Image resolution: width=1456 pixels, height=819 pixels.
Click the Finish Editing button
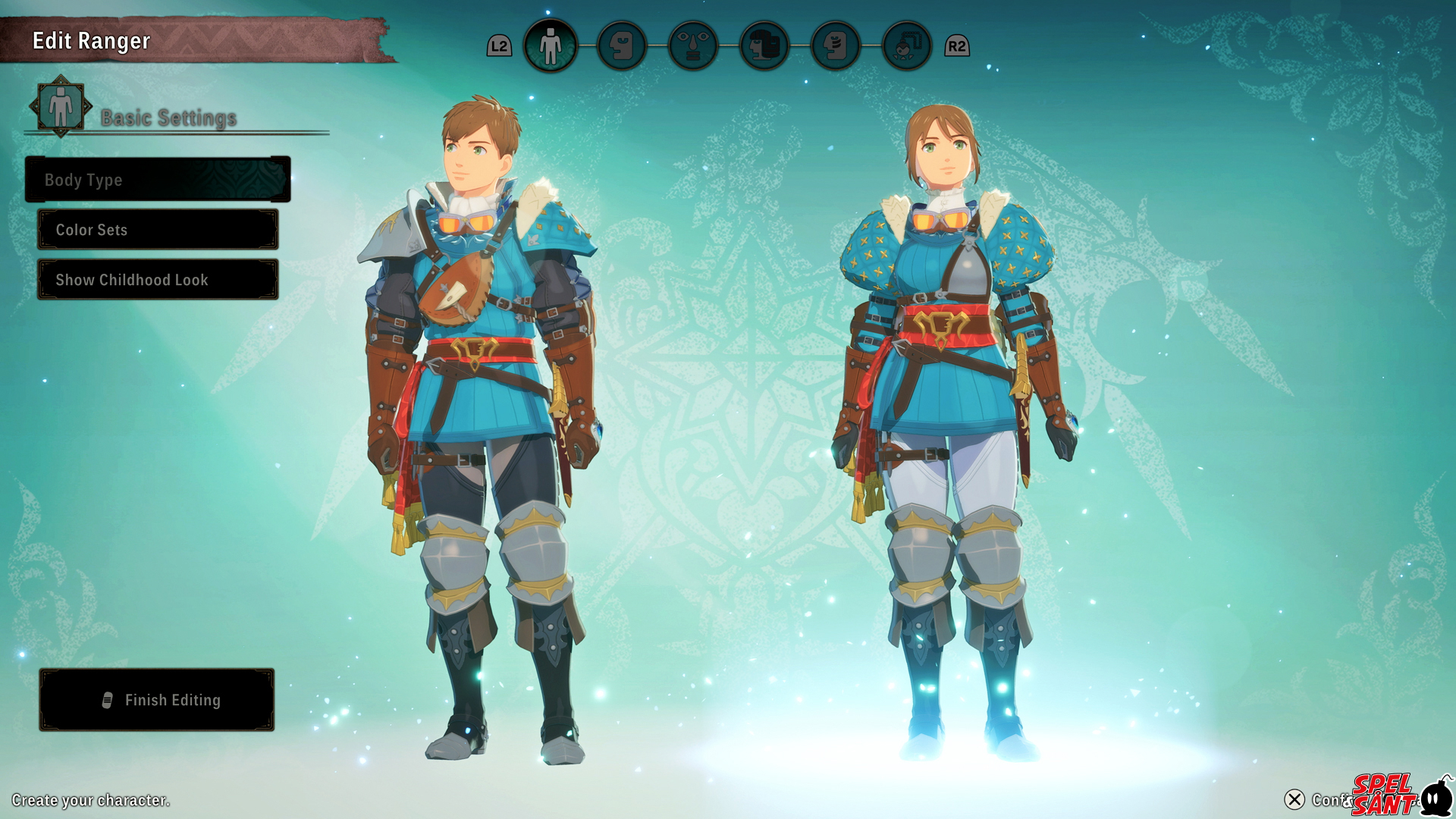pyautogui.click(x=157, y=700)
